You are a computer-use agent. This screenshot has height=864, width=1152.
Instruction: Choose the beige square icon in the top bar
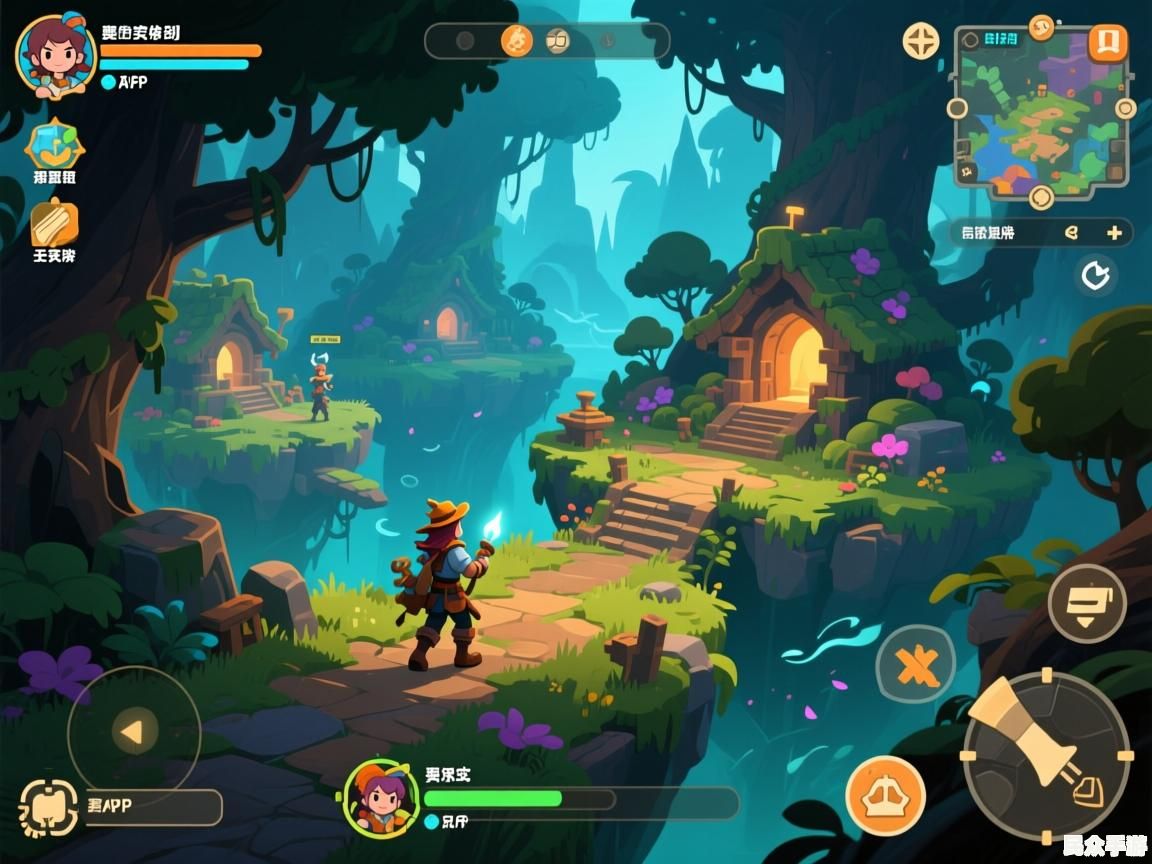point(558,41)
